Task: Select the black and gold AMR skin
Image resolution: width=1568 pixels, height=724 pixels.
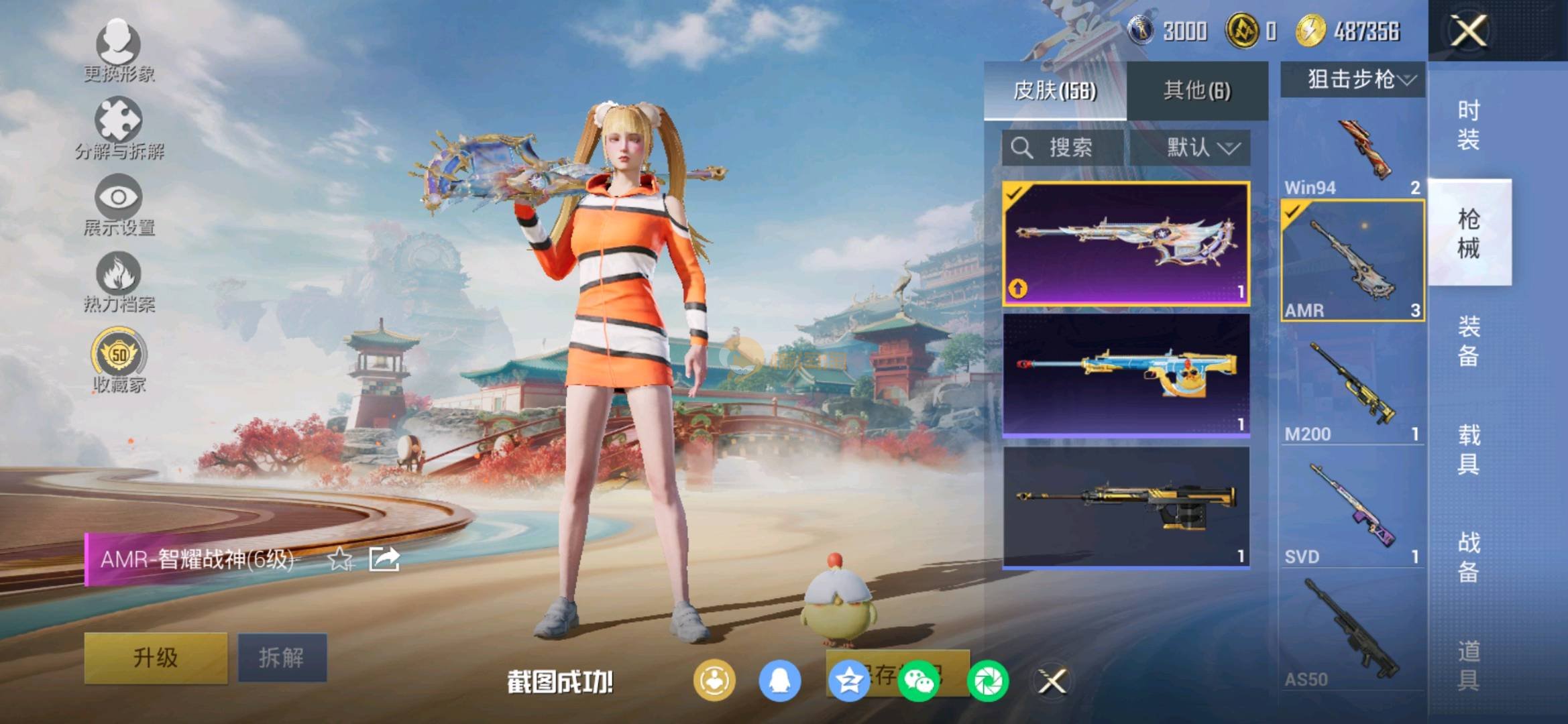Action: (x=1125, y=507)
